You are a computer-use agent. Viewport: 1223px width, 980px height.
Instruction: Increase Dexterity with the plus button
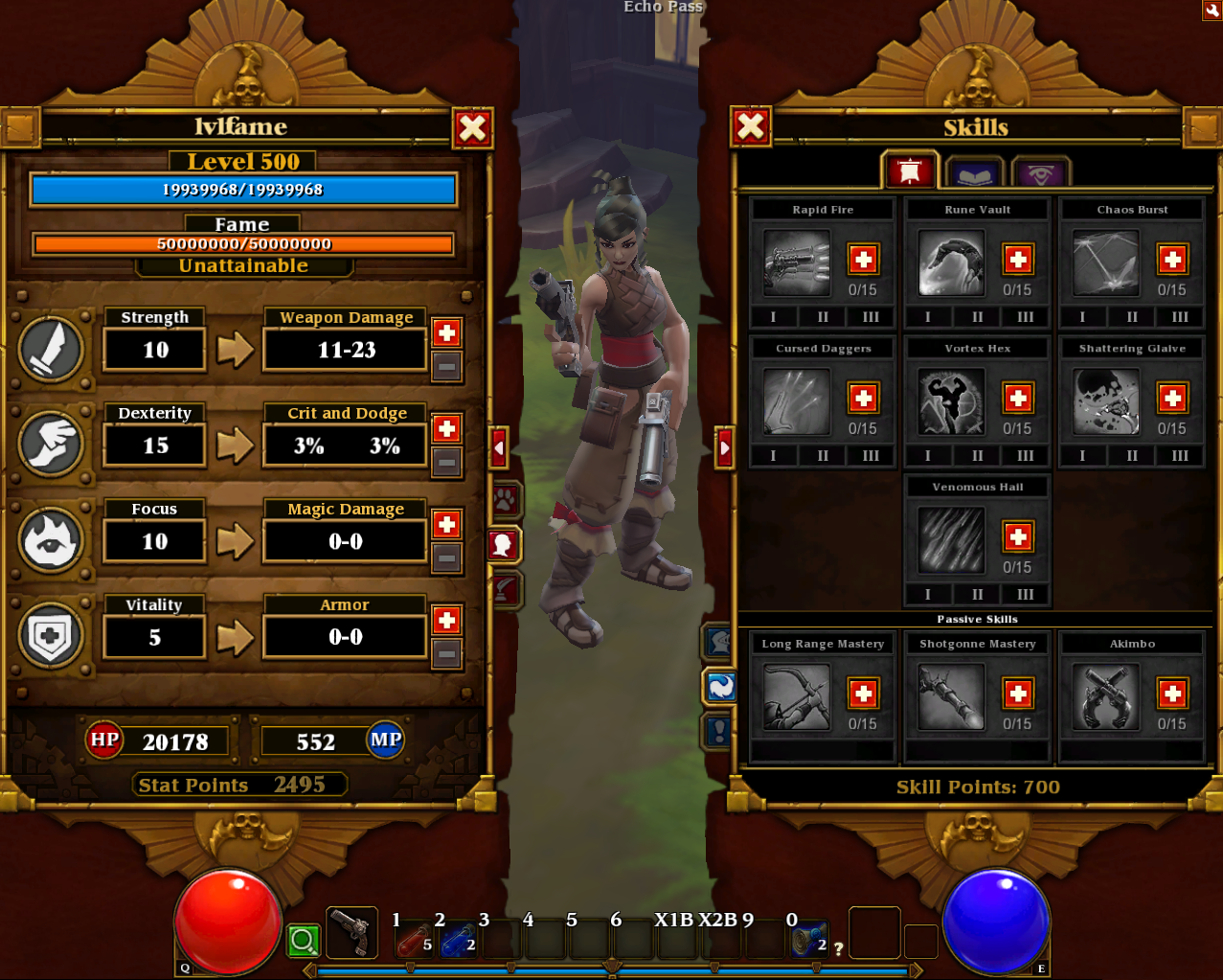[446, 428]
